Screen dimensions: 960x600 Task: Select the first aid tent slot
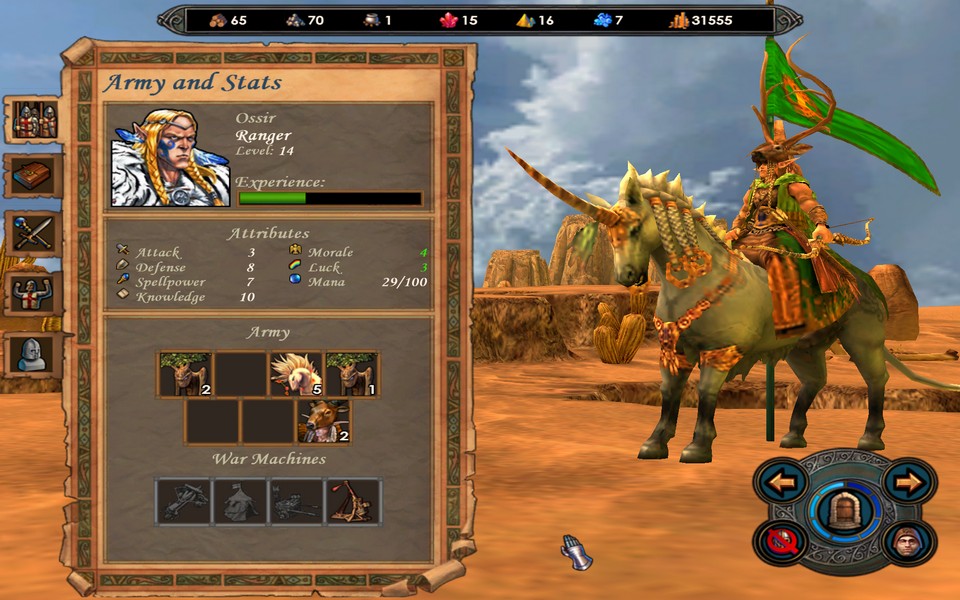tap(240, 501)
